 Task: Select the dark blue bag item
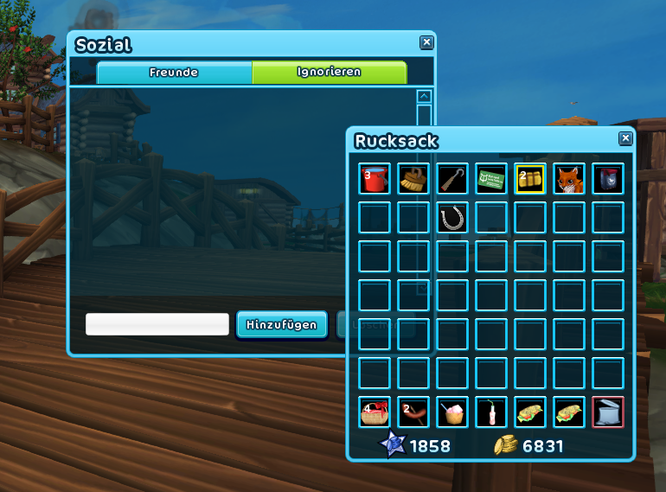point(607,179)
